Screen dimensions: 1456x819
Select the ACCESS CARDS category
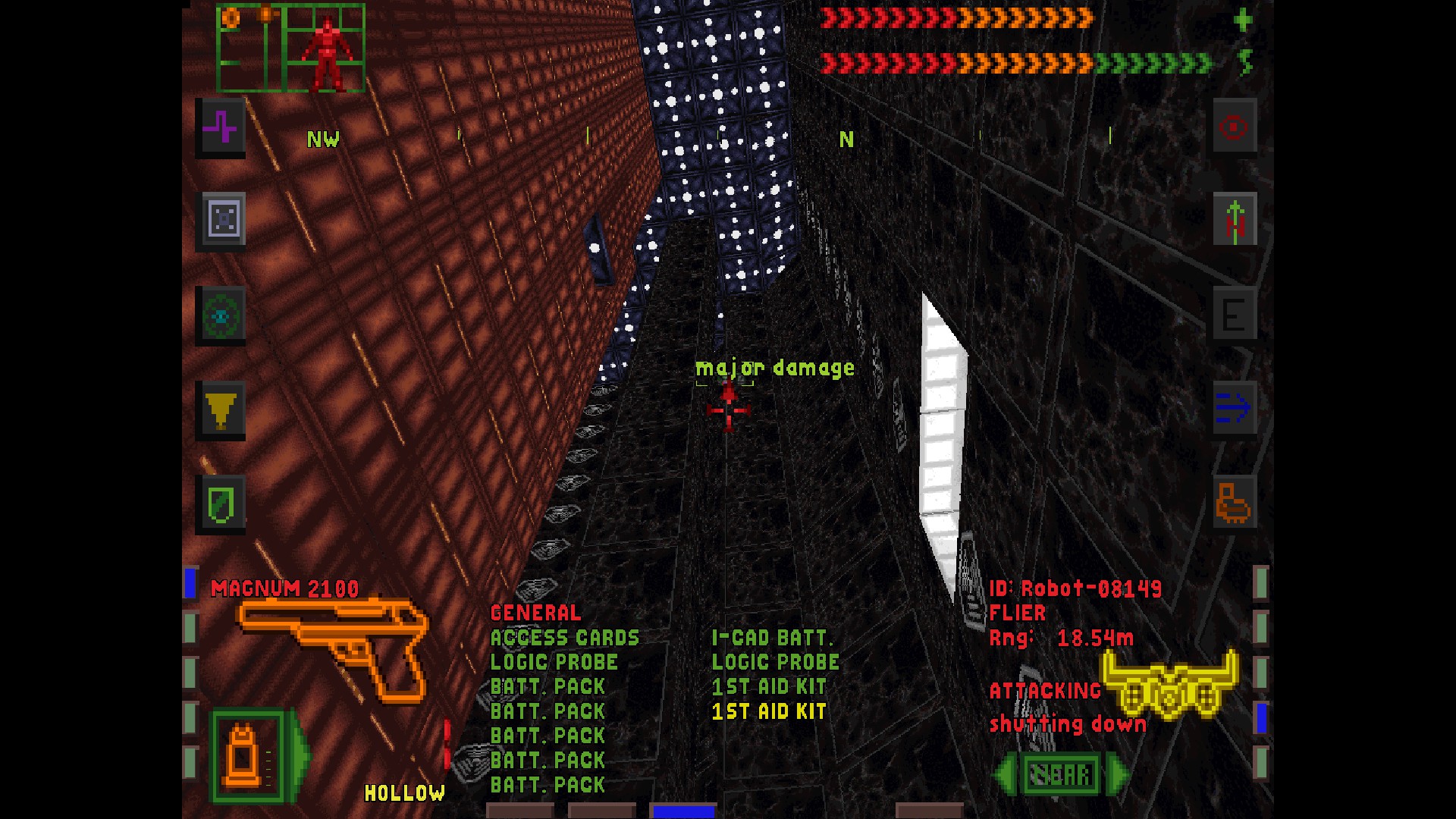point(564,638)
